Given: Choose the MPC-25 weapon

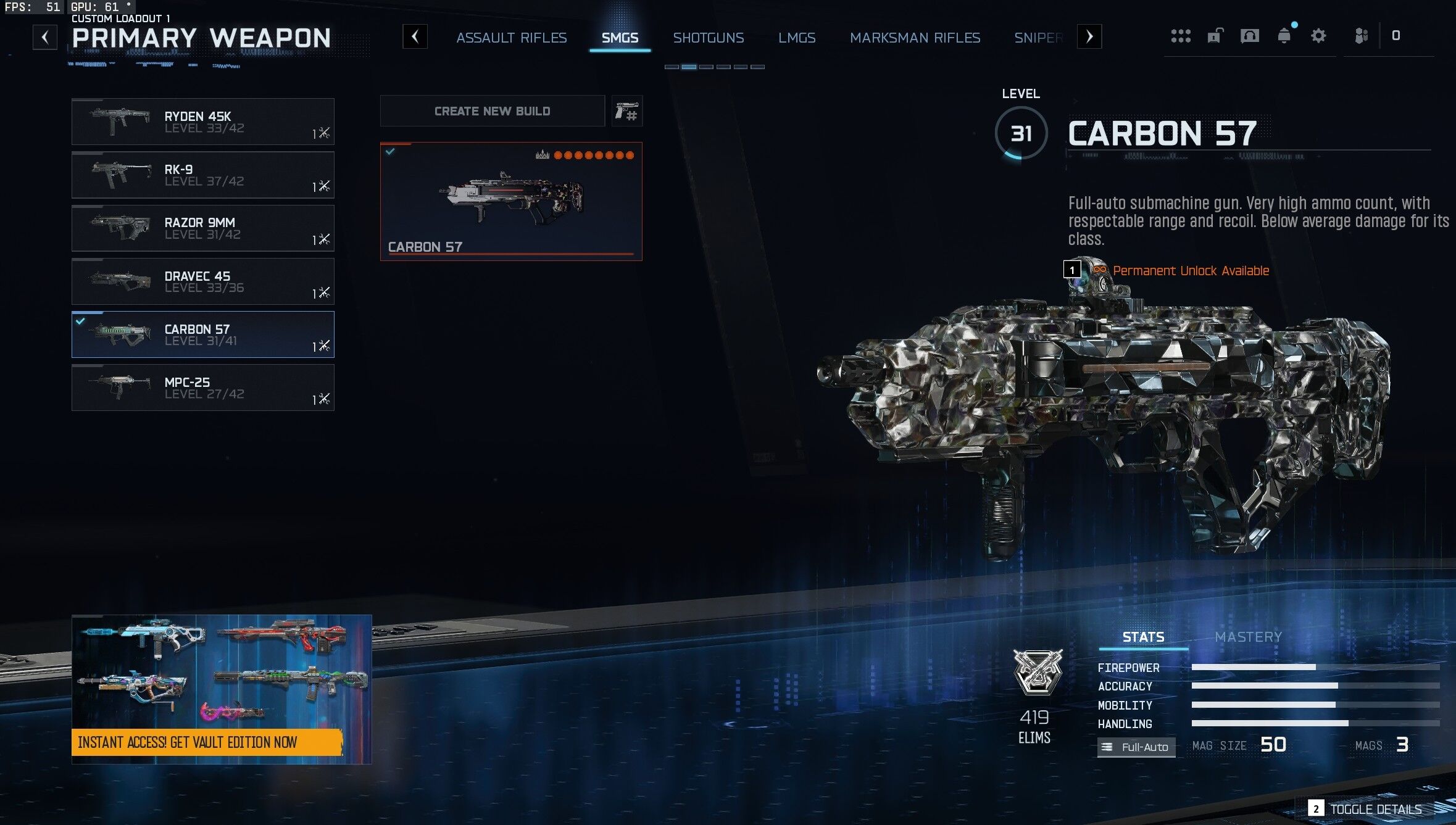Looking at the screenshot, I should pyautogui.click(x=202, y=388).
